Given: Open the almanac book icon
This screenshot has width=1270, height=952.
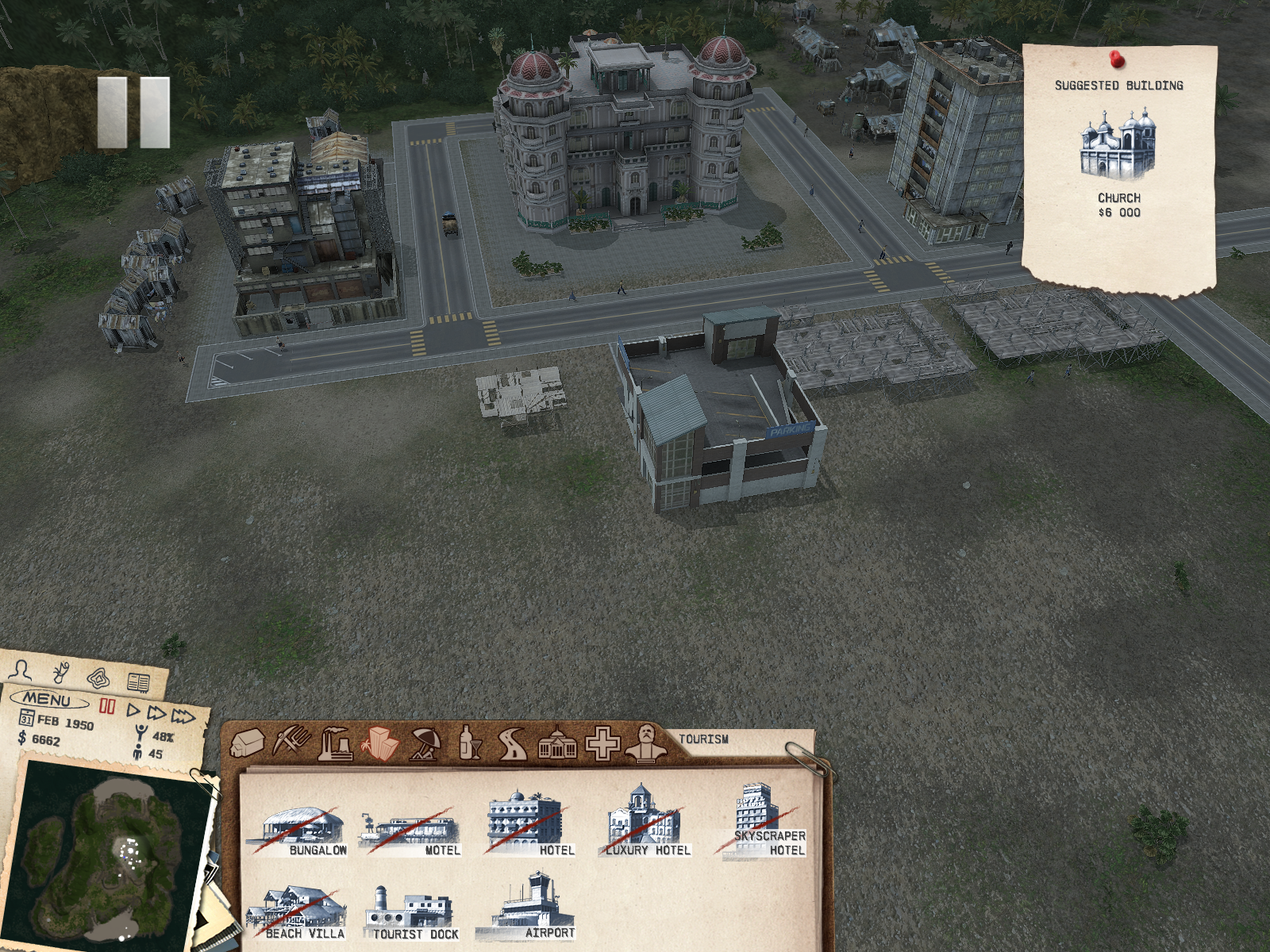Looking at the screenshot, I should (x=138, y=682).
